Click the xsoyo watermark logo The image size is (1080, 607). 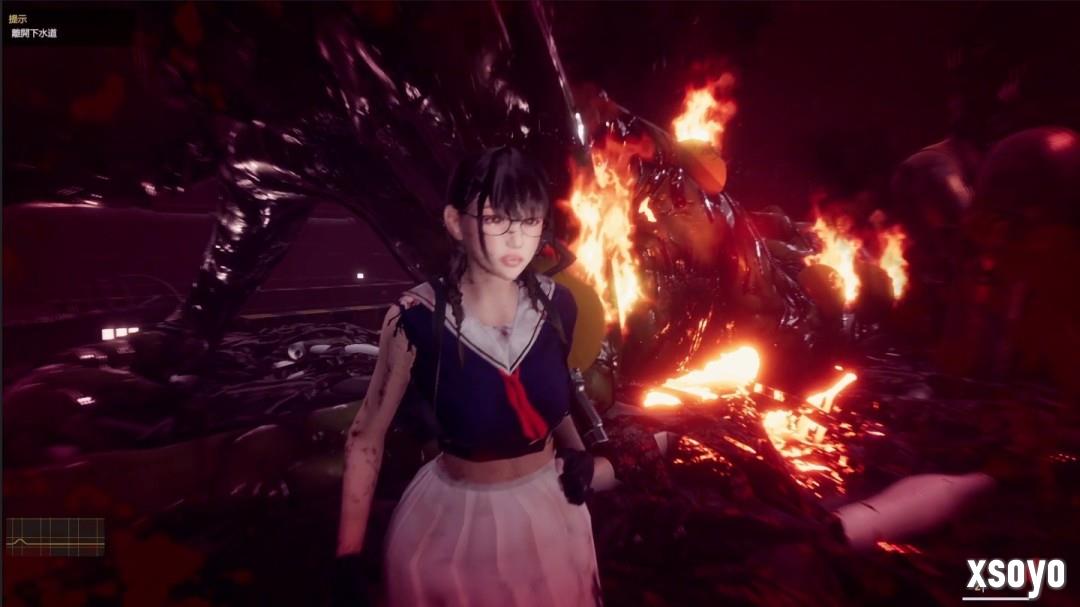click(x=1014, y=577)
